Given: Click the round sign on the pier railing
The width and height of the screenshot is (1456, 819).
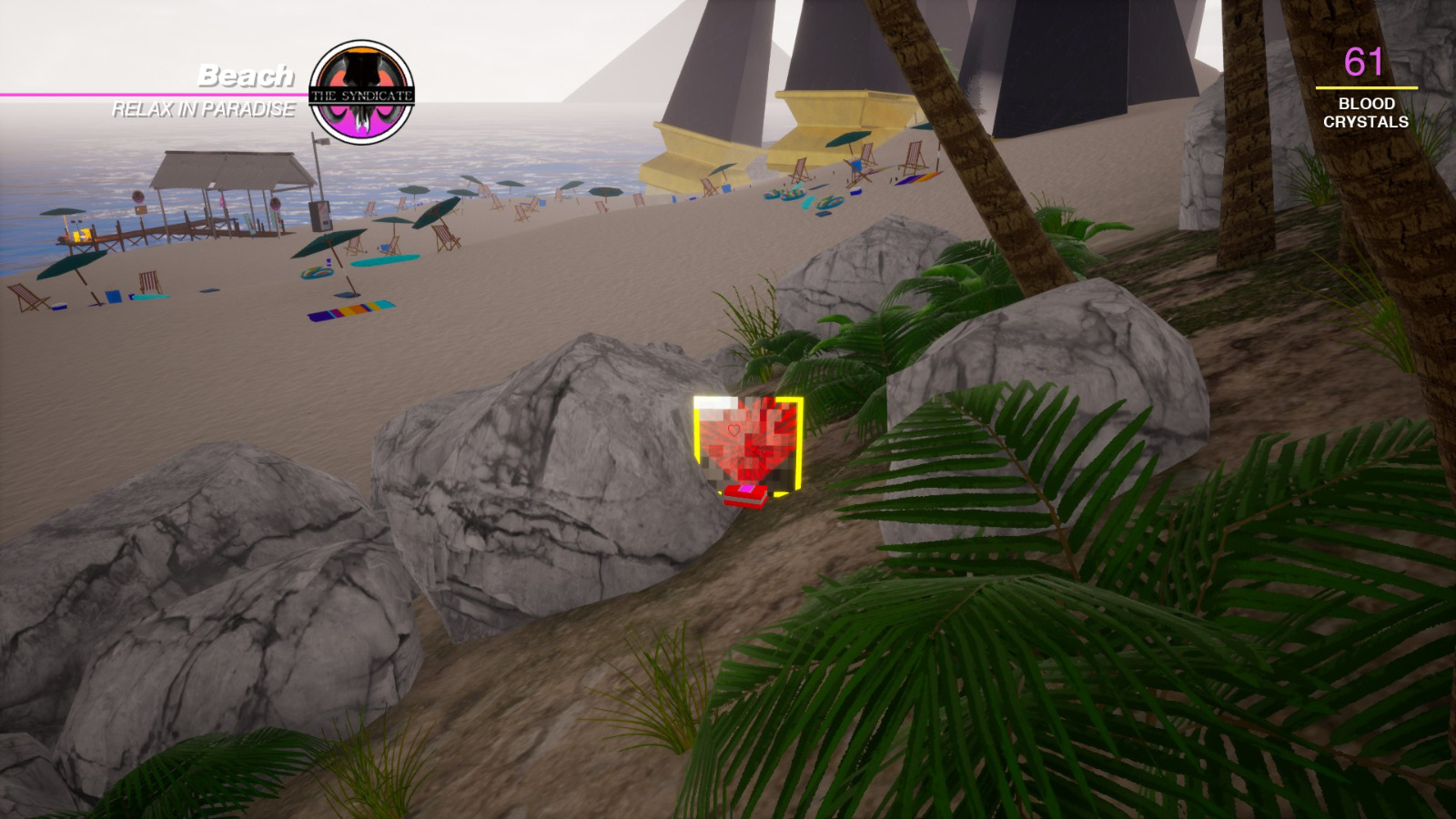Looking at the screenshot, I should [138, 197].
